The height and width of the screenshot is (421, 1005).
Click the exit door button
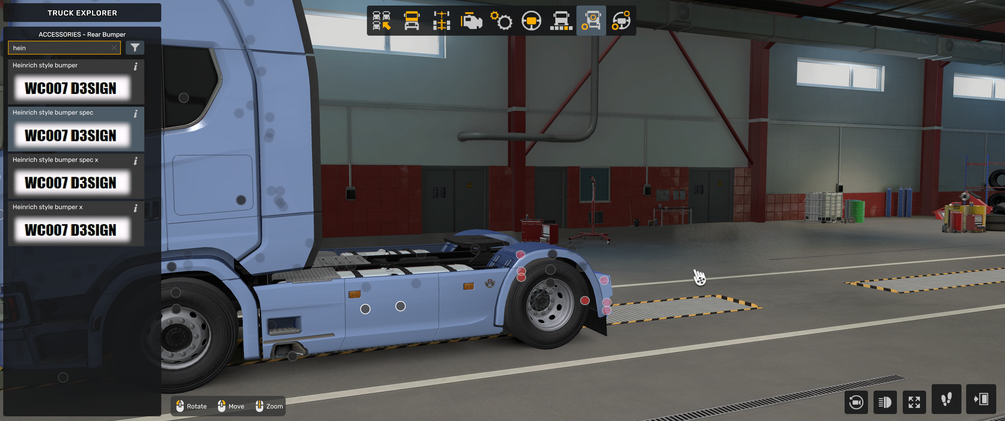pos(982,399)
